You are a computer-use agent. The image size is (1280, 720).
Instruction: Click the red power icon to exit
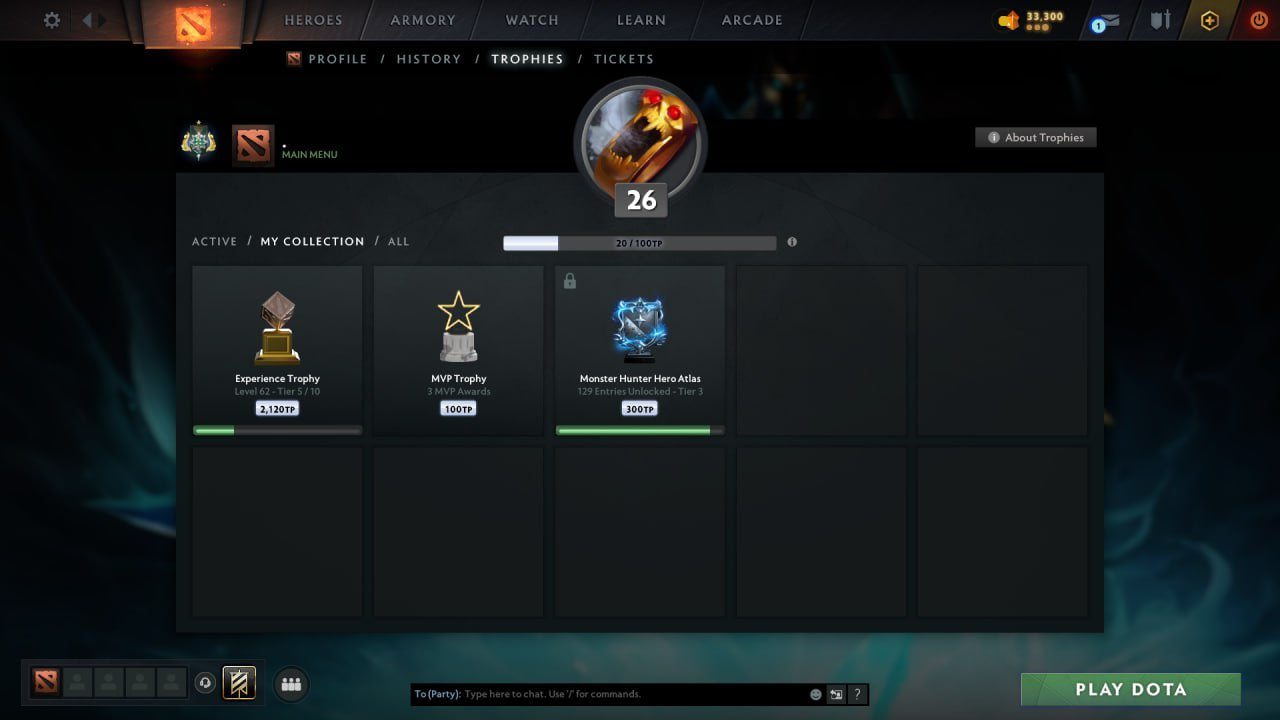click(x=1256, y=18)
